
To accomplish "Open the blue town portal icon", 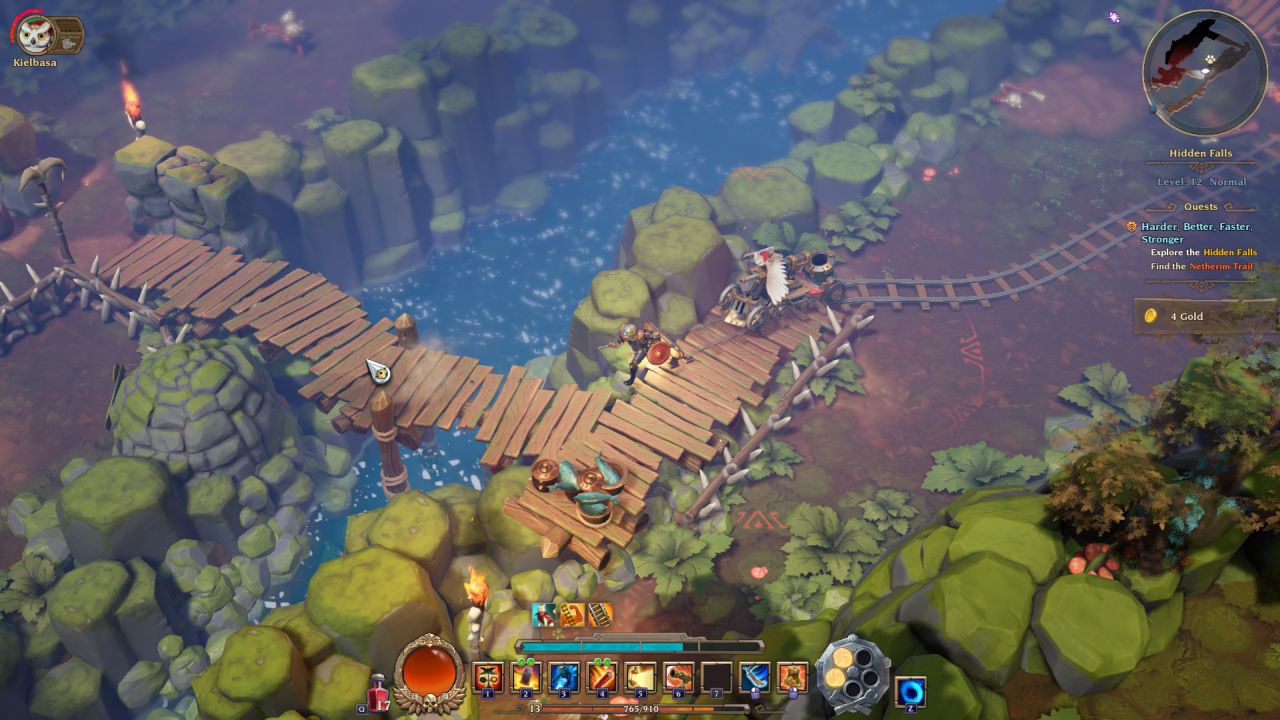I will [x=910, y=691].
